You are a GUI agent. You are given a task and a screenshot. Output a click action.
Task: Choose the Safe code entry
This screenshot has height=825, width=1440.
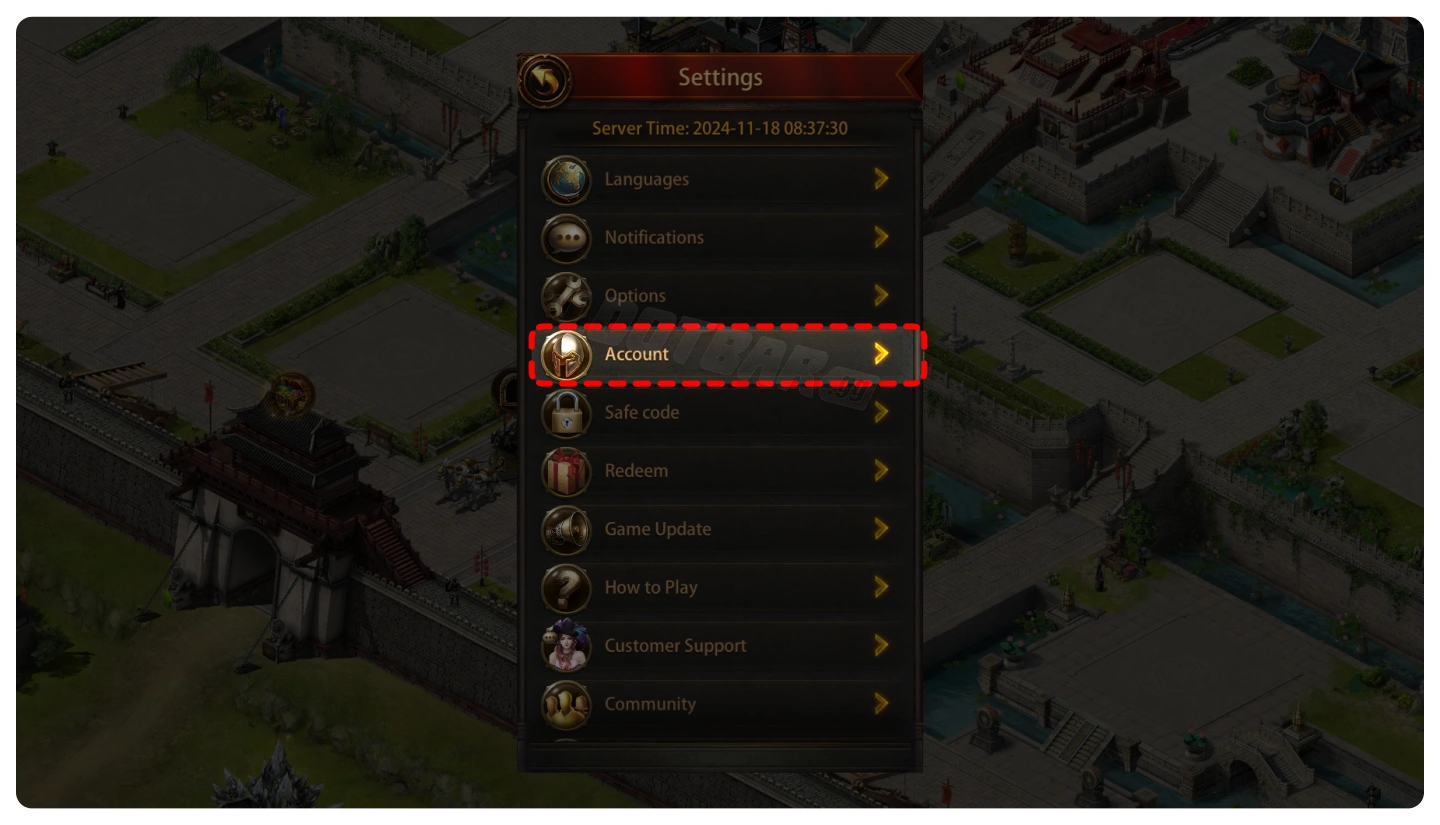[x=719, y=412]
